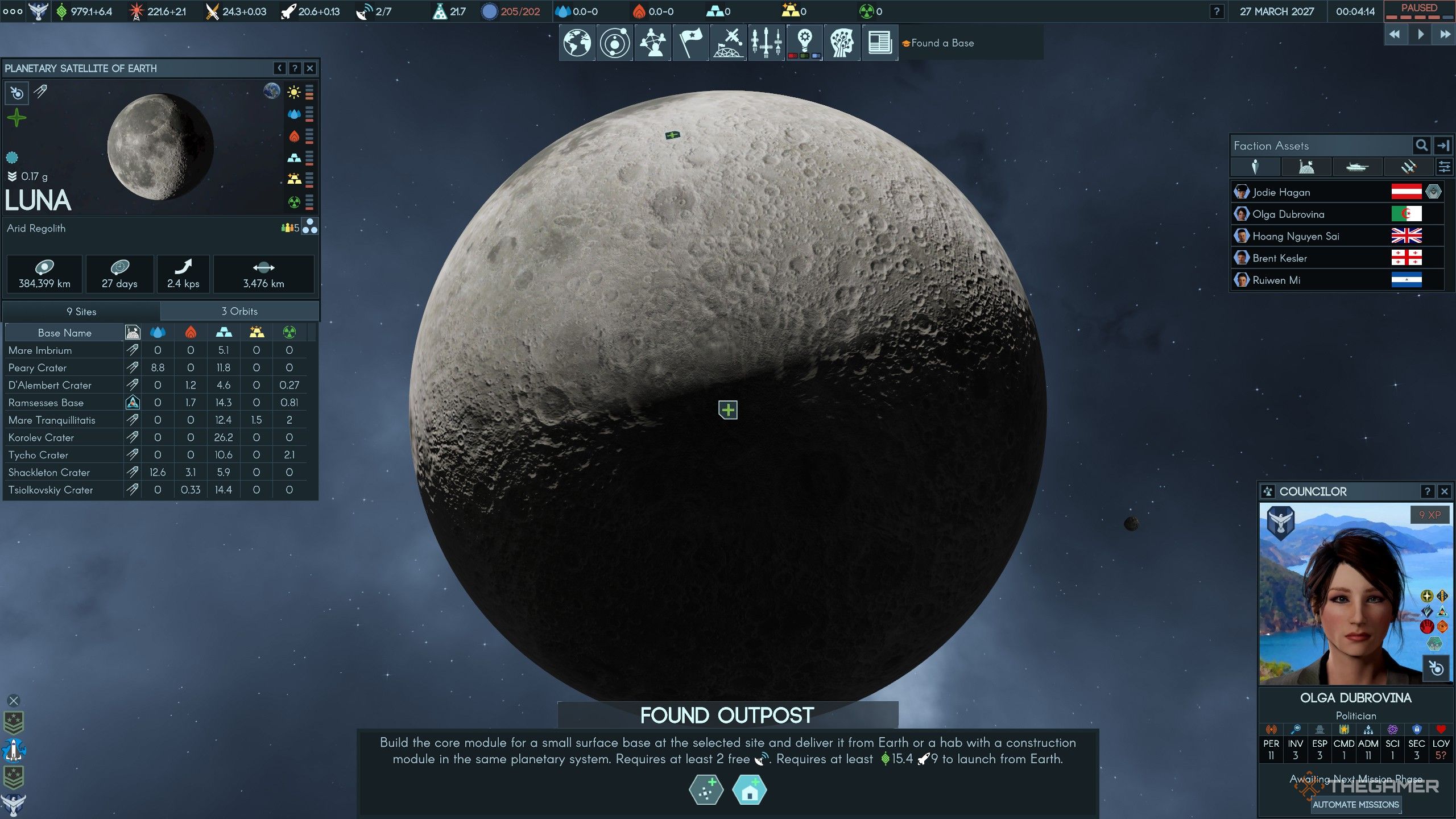
Task: Open the Earth globe view
Action: pos(577,43)
